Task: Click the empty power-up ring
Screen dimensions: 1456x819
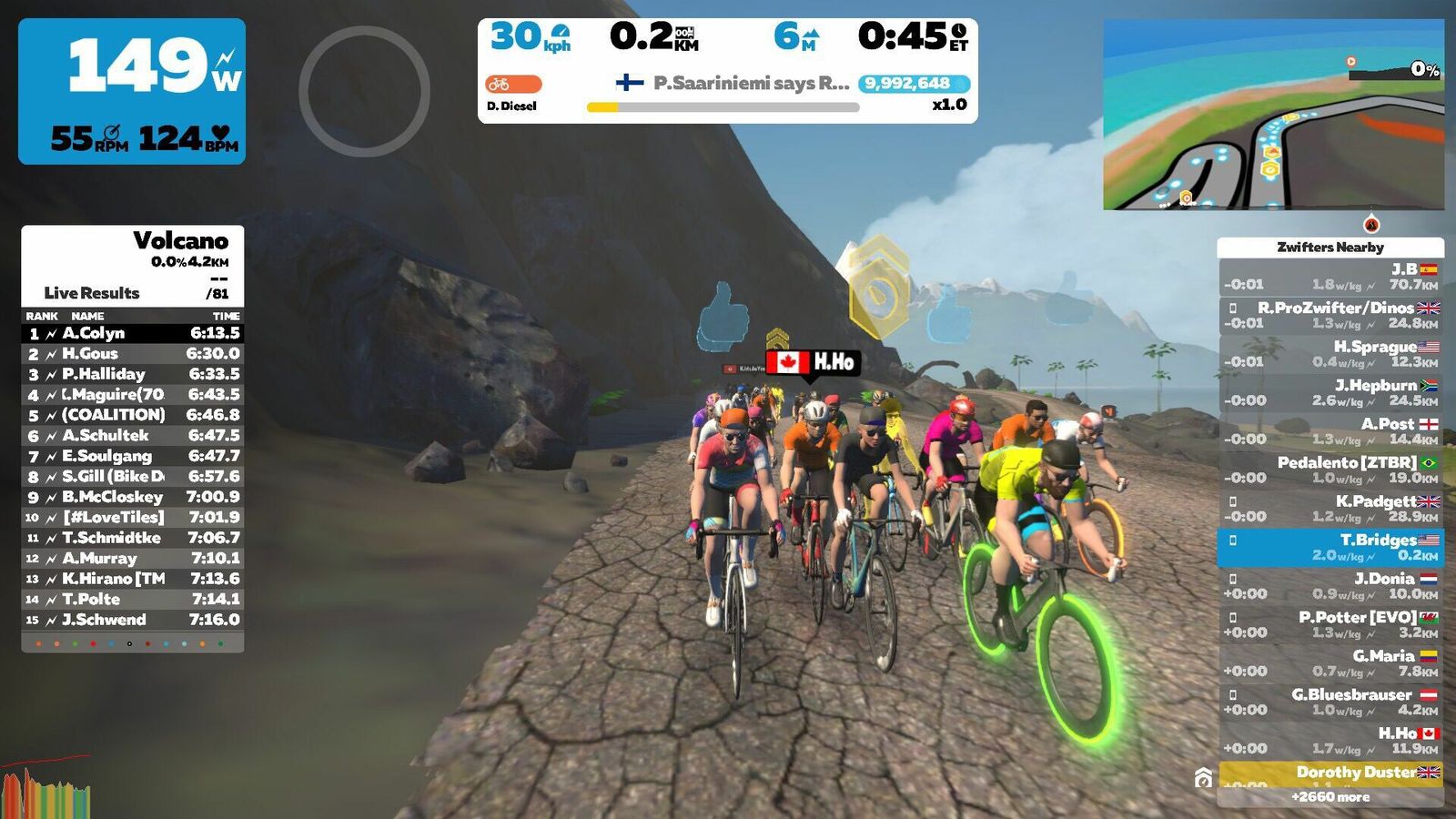Action: [x=364, y=91]
